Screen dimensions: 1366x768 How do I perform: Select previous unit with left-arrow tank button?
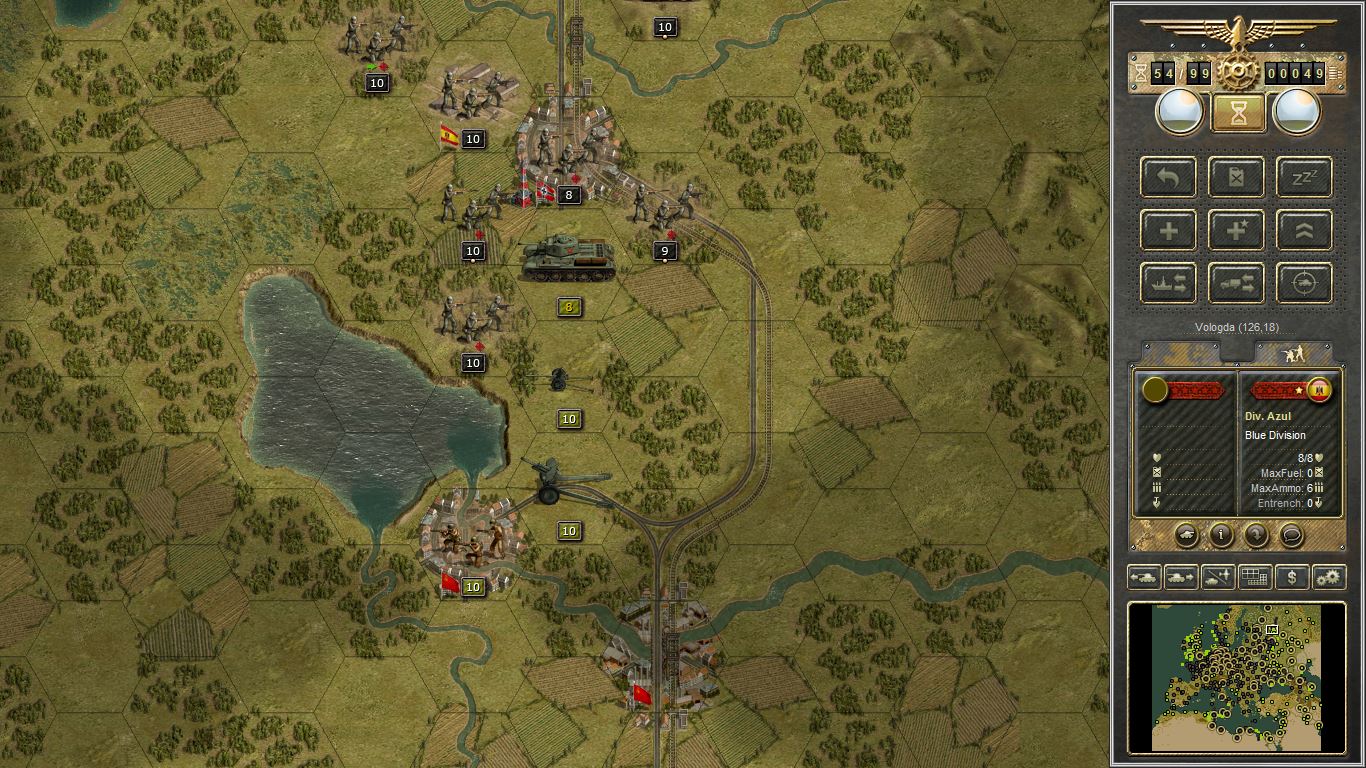click(x=1144, y=577)
